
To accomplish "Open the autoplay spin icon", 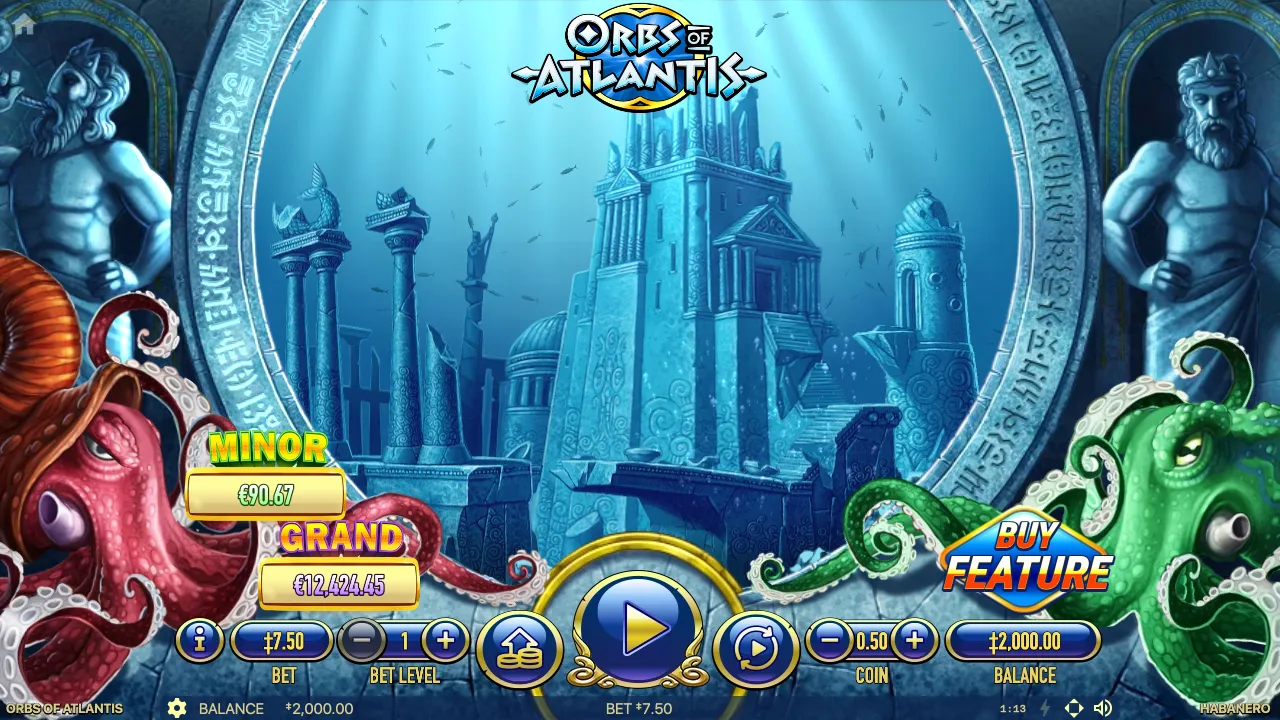I will (757, 643).
